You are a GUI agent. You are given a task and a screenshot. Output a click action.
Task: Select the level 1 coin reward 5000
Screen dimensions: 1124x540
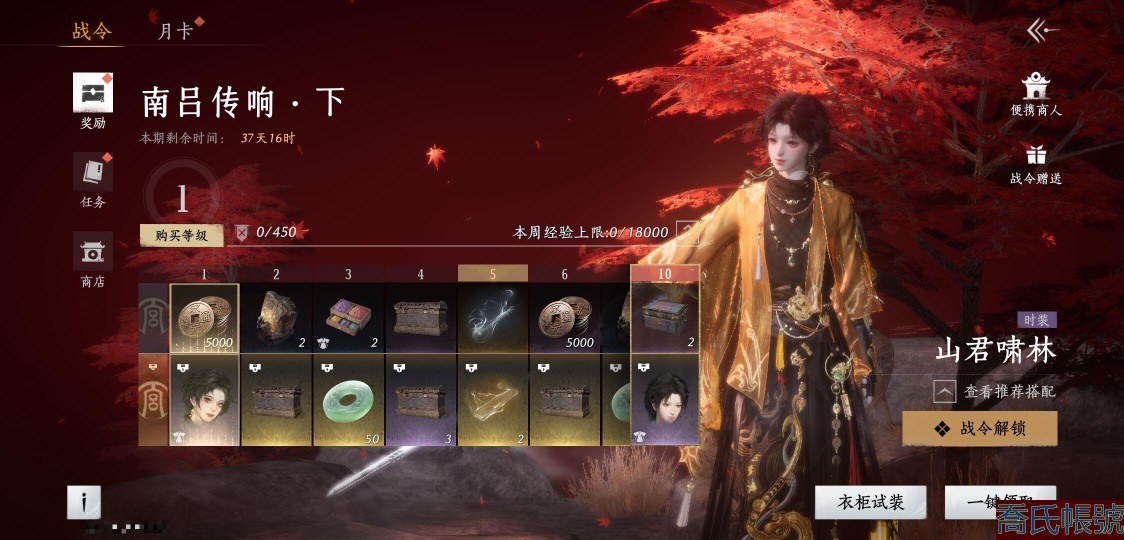[x=204, y=318]
